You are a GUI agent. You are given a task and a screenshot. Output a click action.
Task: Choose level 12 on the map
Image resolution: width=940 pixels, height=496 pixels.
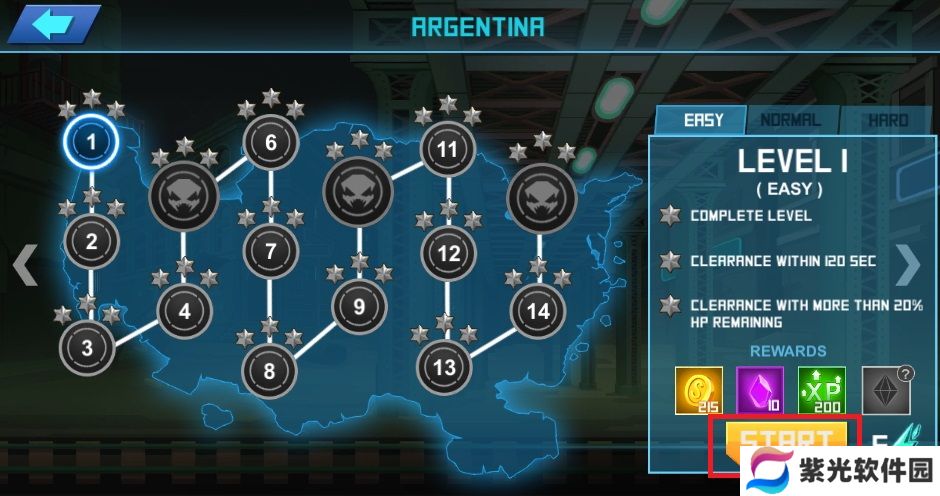tap(448, 254)
